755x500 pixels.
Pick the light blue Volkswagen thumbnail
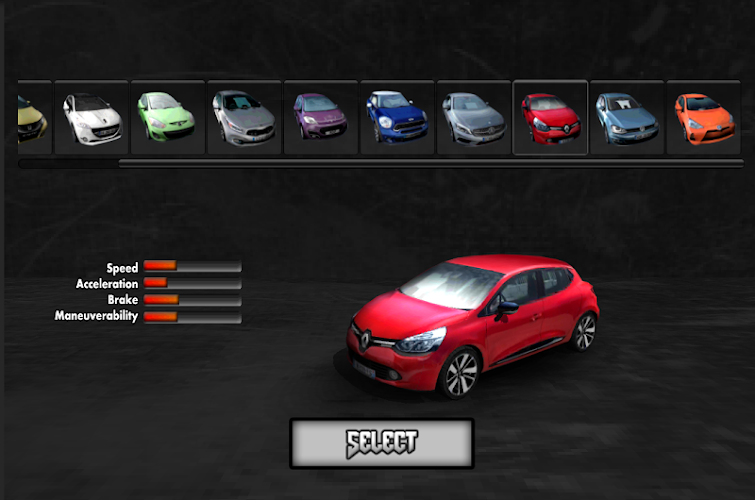click(627, 118)
